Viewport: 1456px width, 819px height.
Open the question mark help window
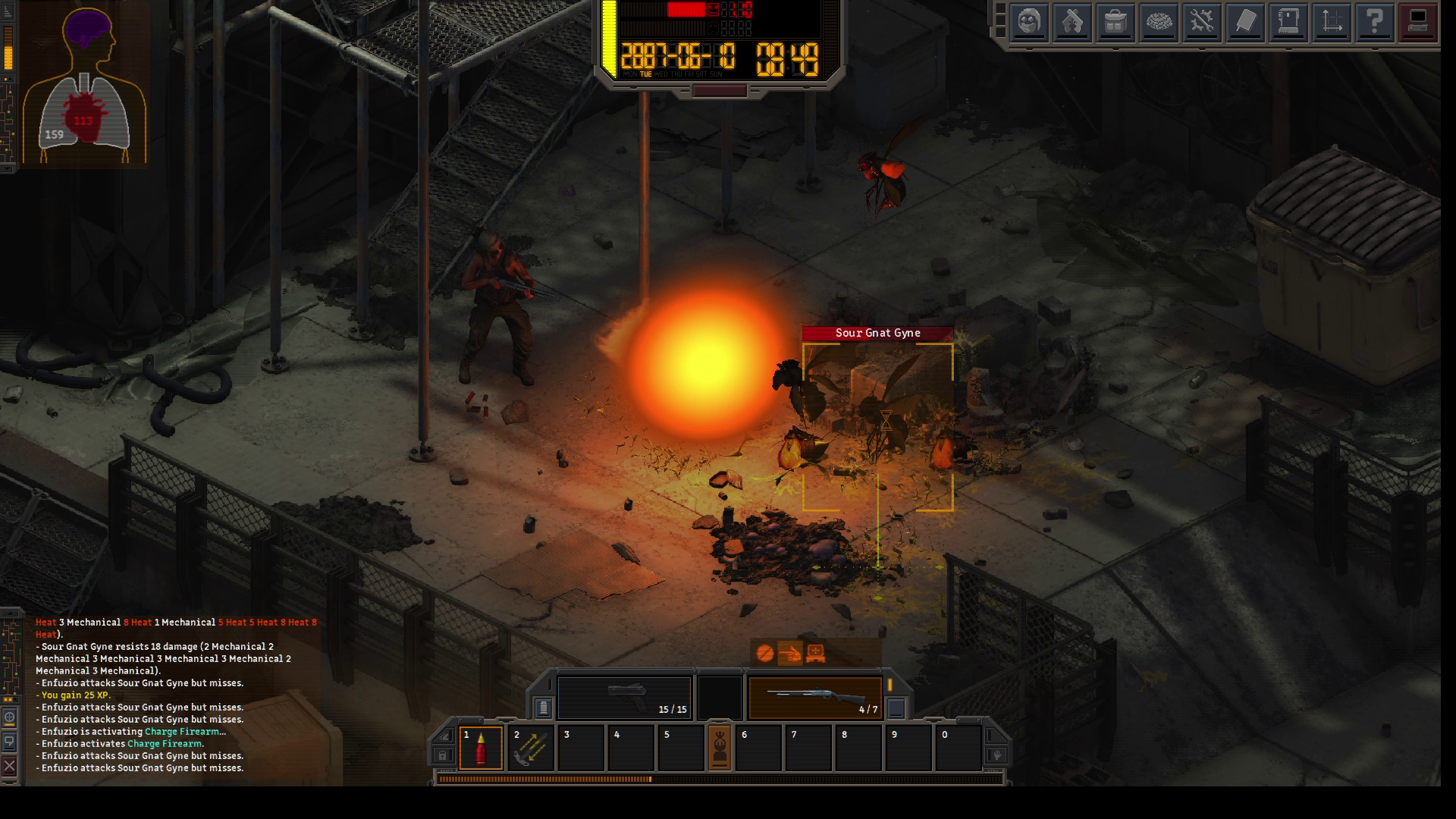click(x=1374, y=22)
